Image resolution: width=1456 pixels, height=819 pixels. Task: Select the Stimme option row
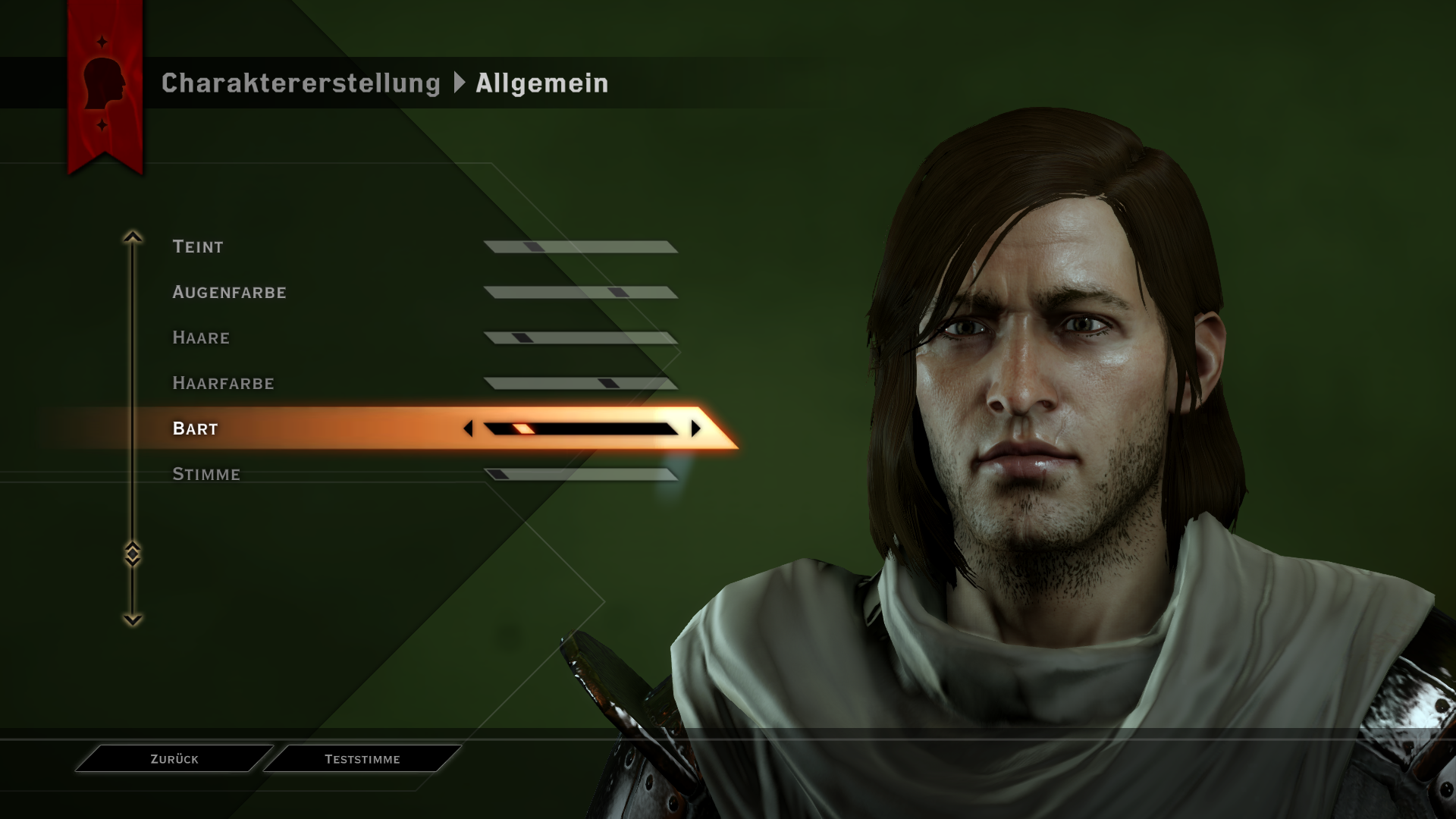[206, 474]
